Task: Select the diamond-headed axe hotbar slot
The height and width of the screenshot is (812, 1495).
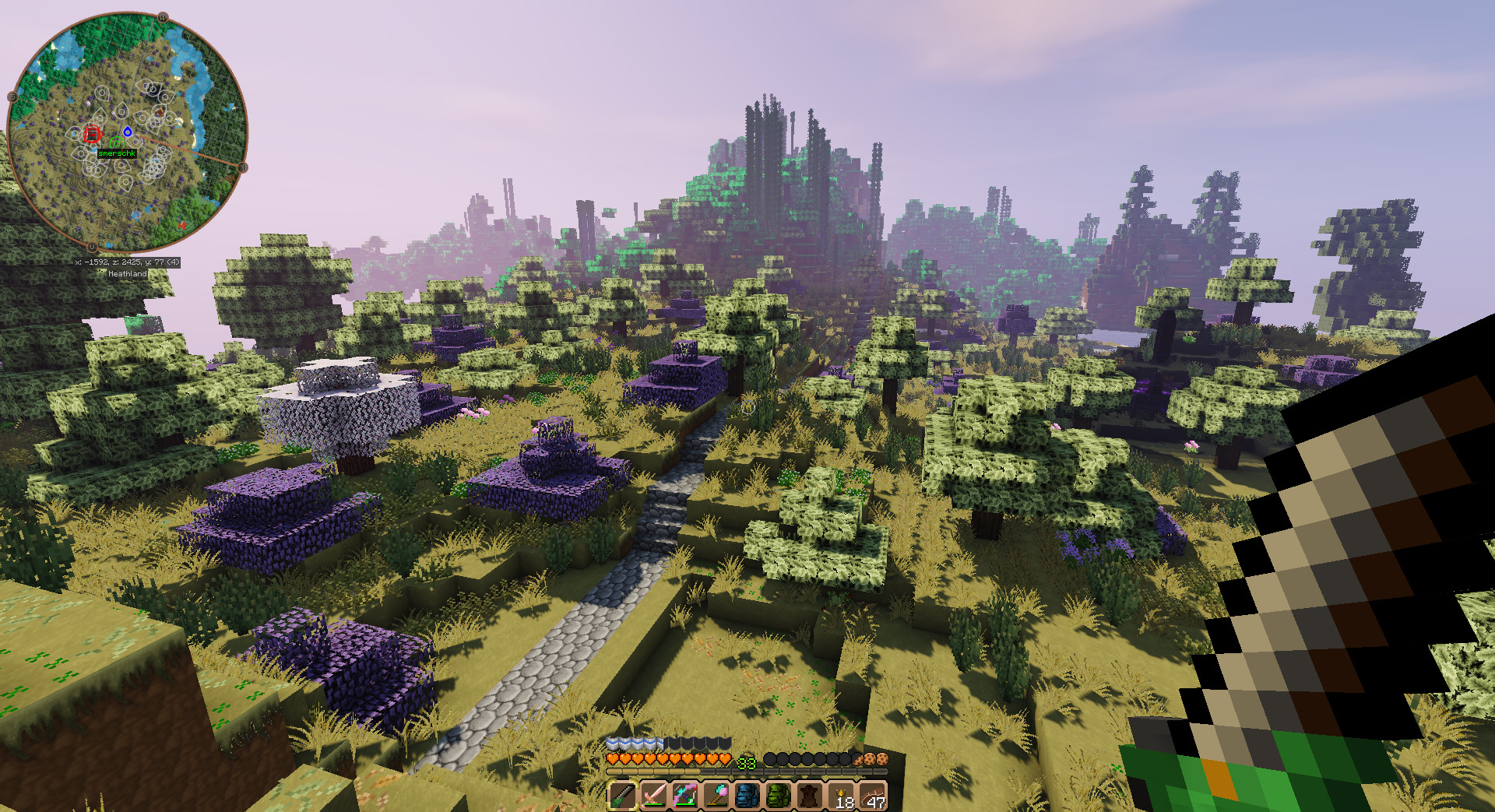Action: click(716, 796)
